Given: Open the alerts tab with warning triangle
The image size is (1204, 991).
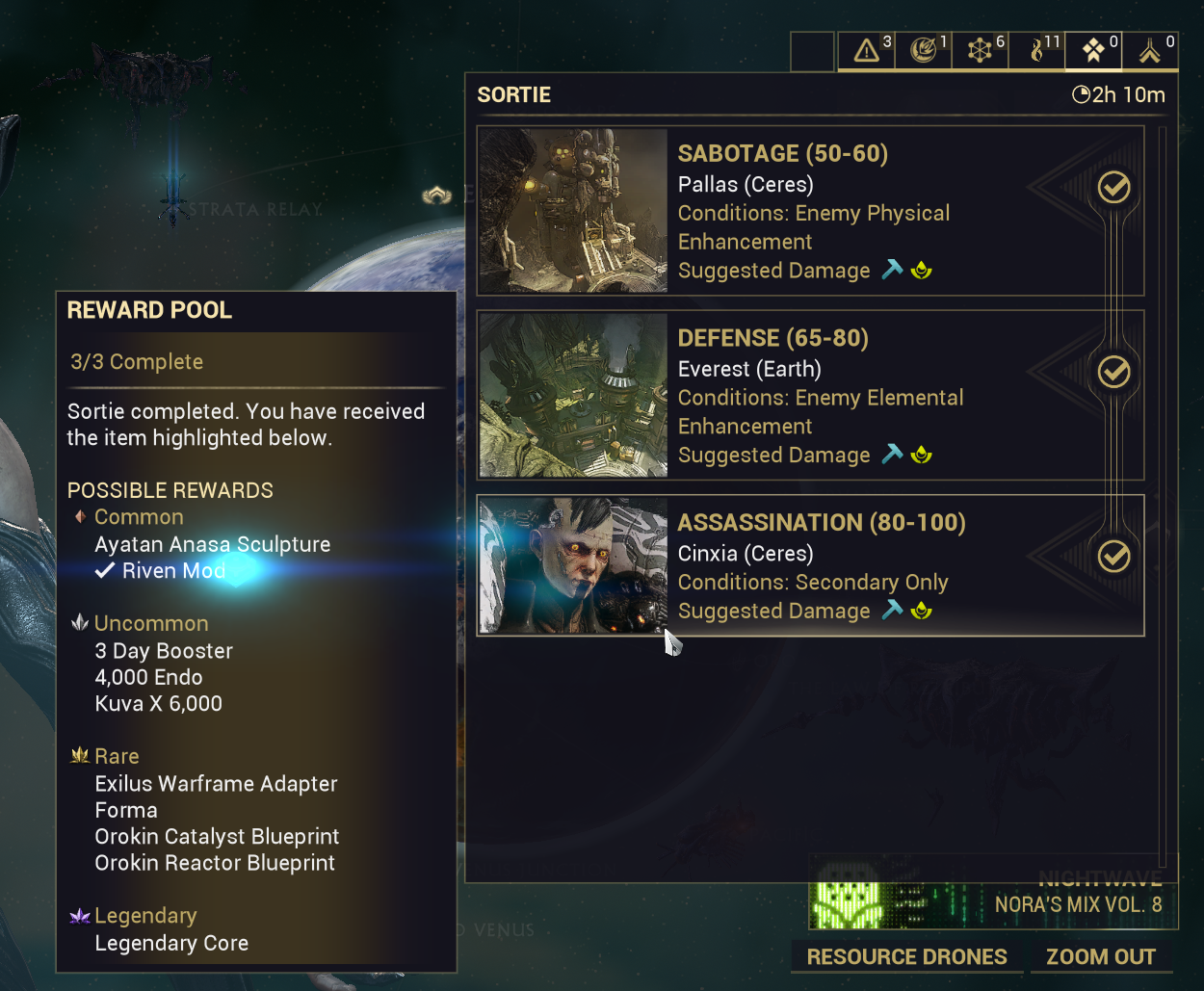Looking at the screenshot, I should coord(866,50).
